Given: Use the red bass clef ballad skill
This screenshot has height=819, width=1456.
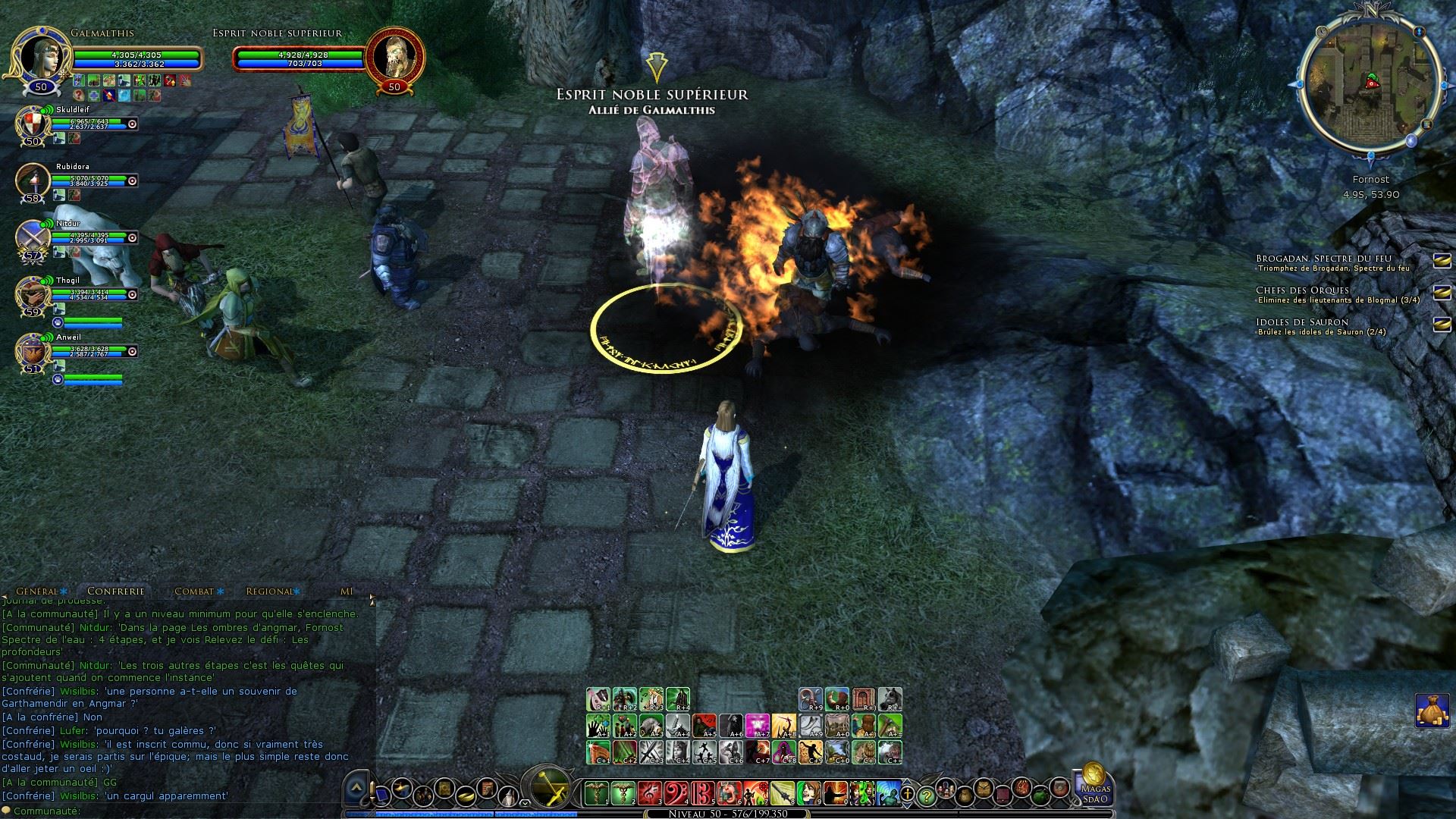Looking at the screenshot, I should point(676,793).
